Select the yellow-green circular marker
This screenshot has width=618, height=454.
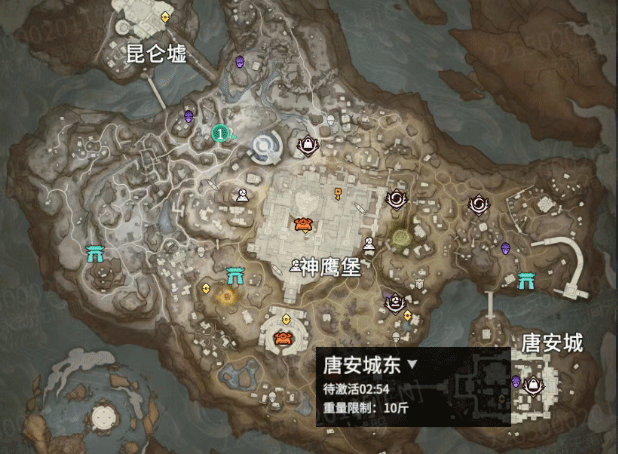tap(401, 238)
